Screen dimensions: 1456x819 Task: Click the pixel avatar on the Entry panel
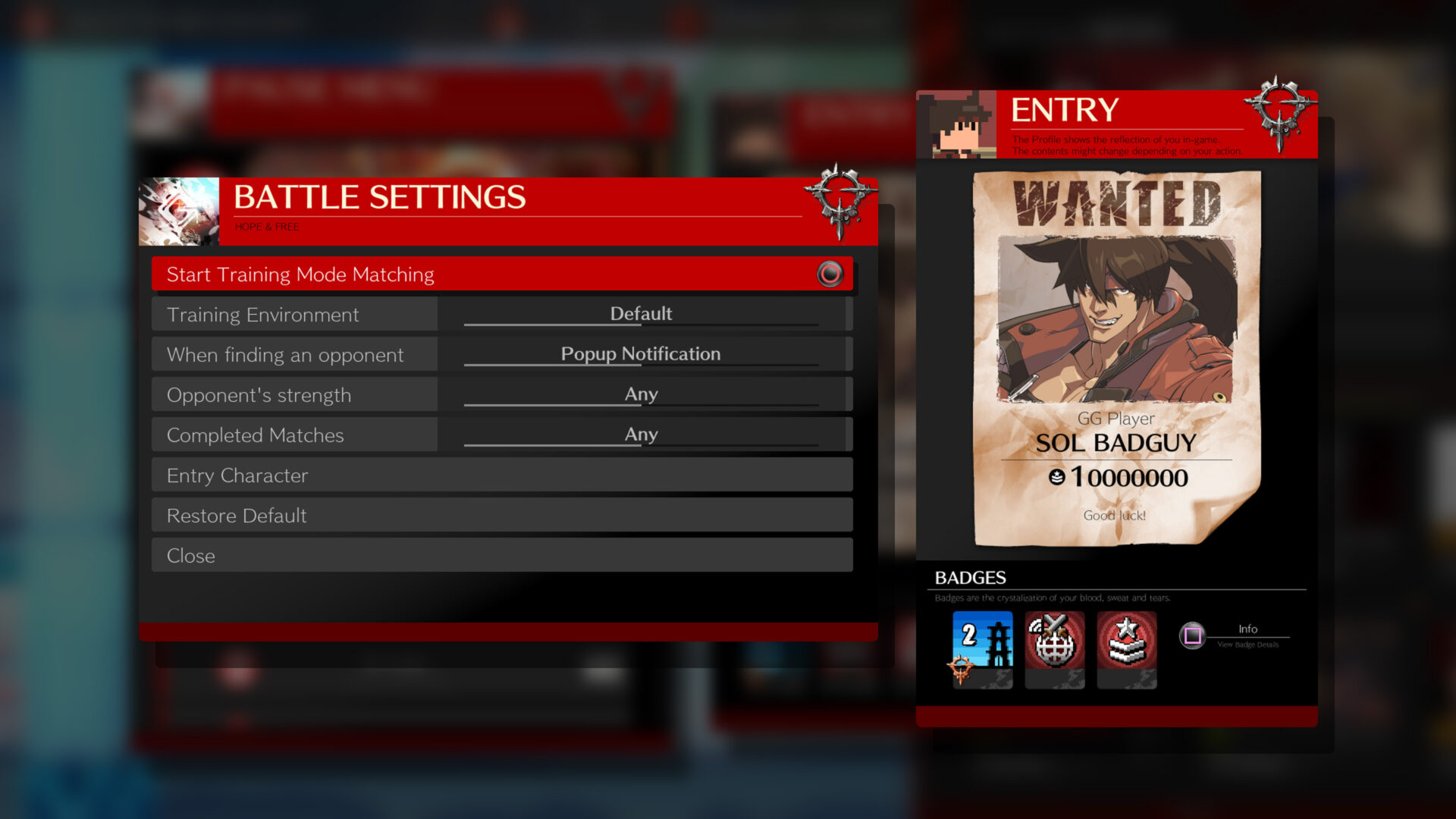957,124
